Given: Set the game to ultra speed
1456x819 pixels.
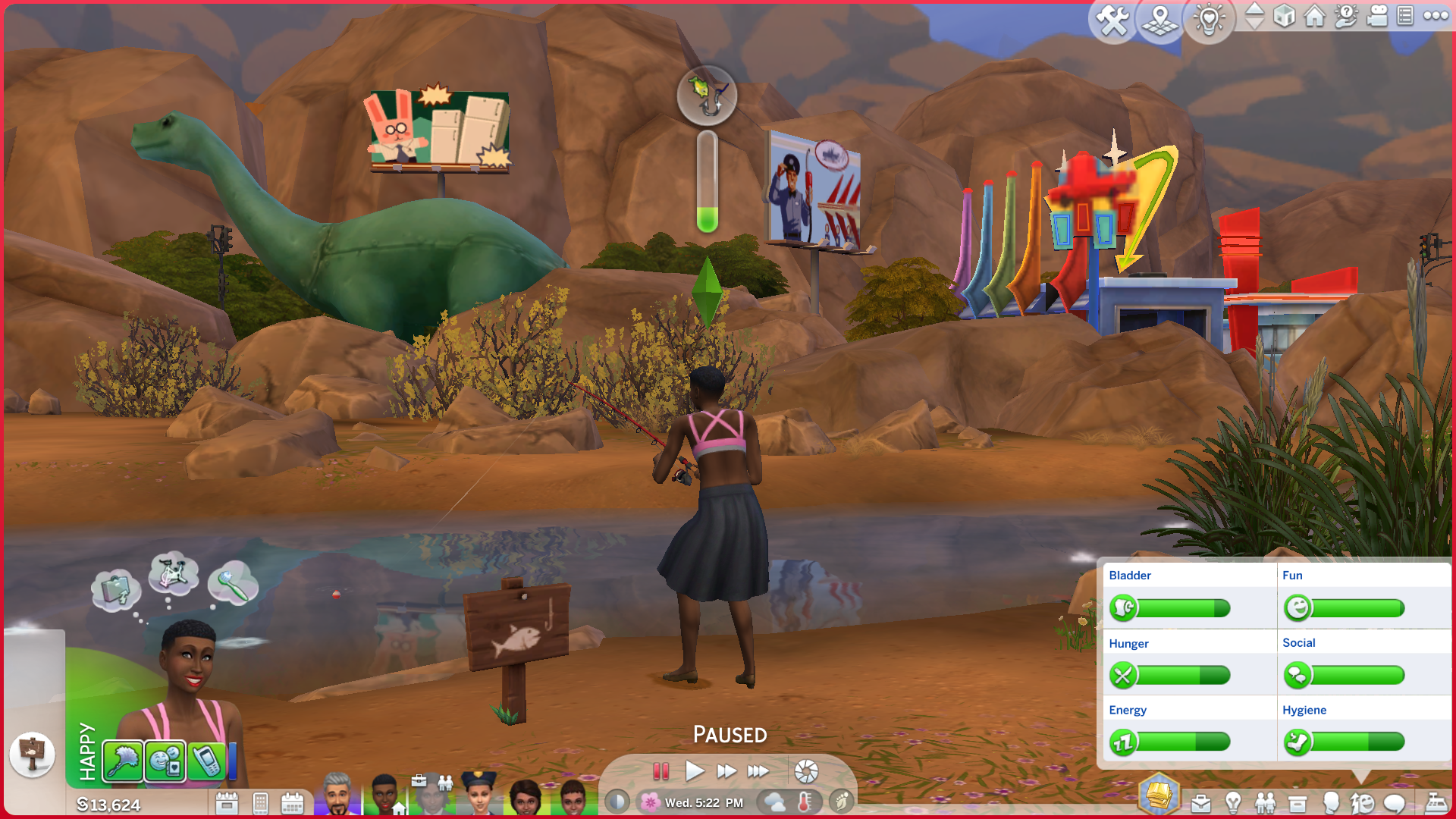Looking at the screenshot, I should tap(758, 772).
